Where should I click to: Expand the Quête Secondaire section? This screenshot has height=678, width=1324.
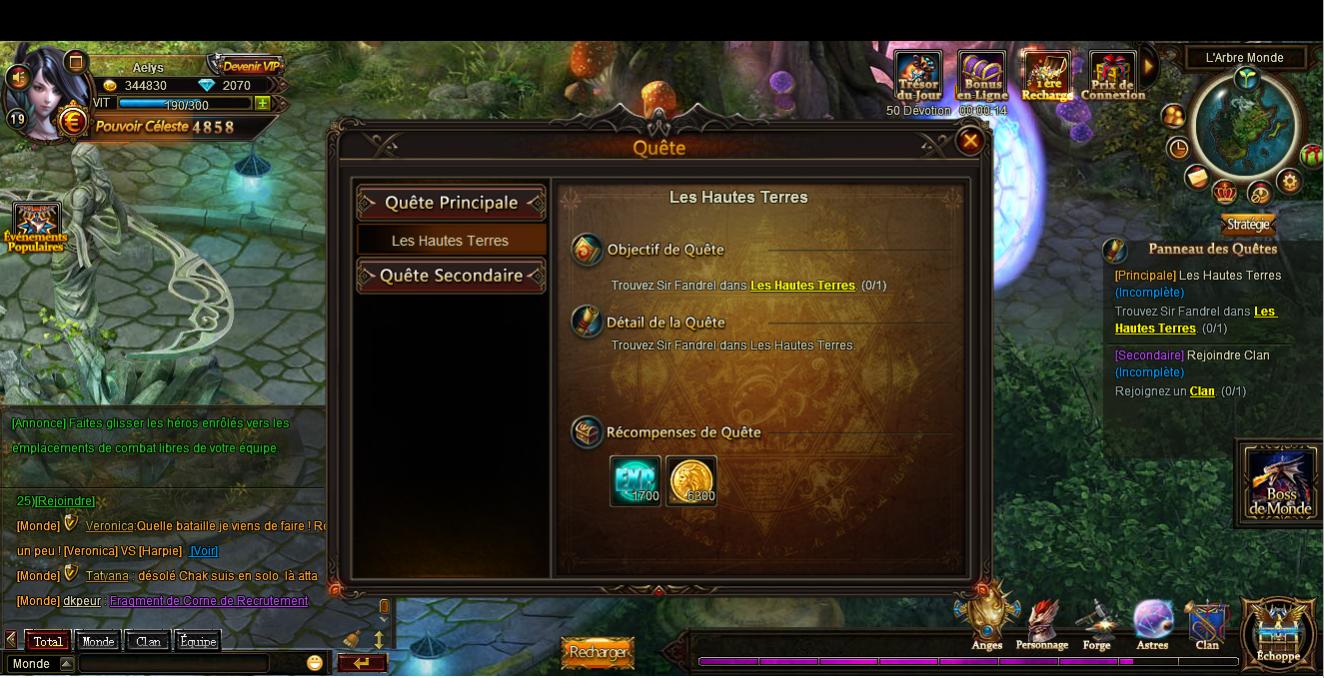point(451,276)
